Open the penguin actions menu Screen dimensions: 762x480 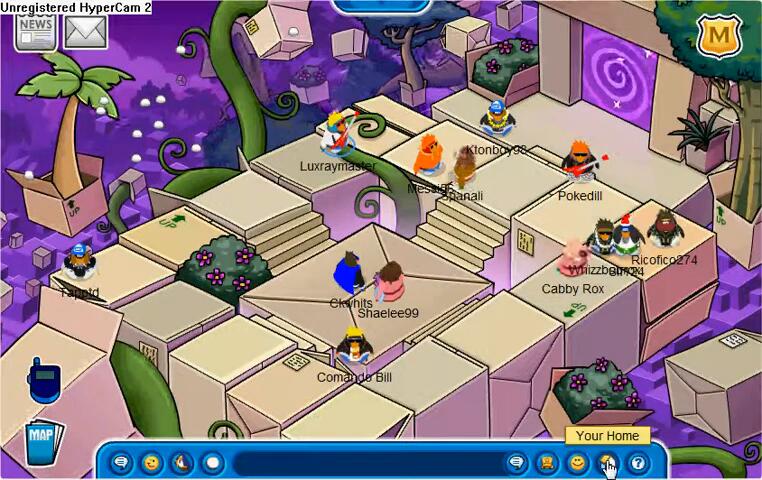pyautogui.click(x=181, y=463)
